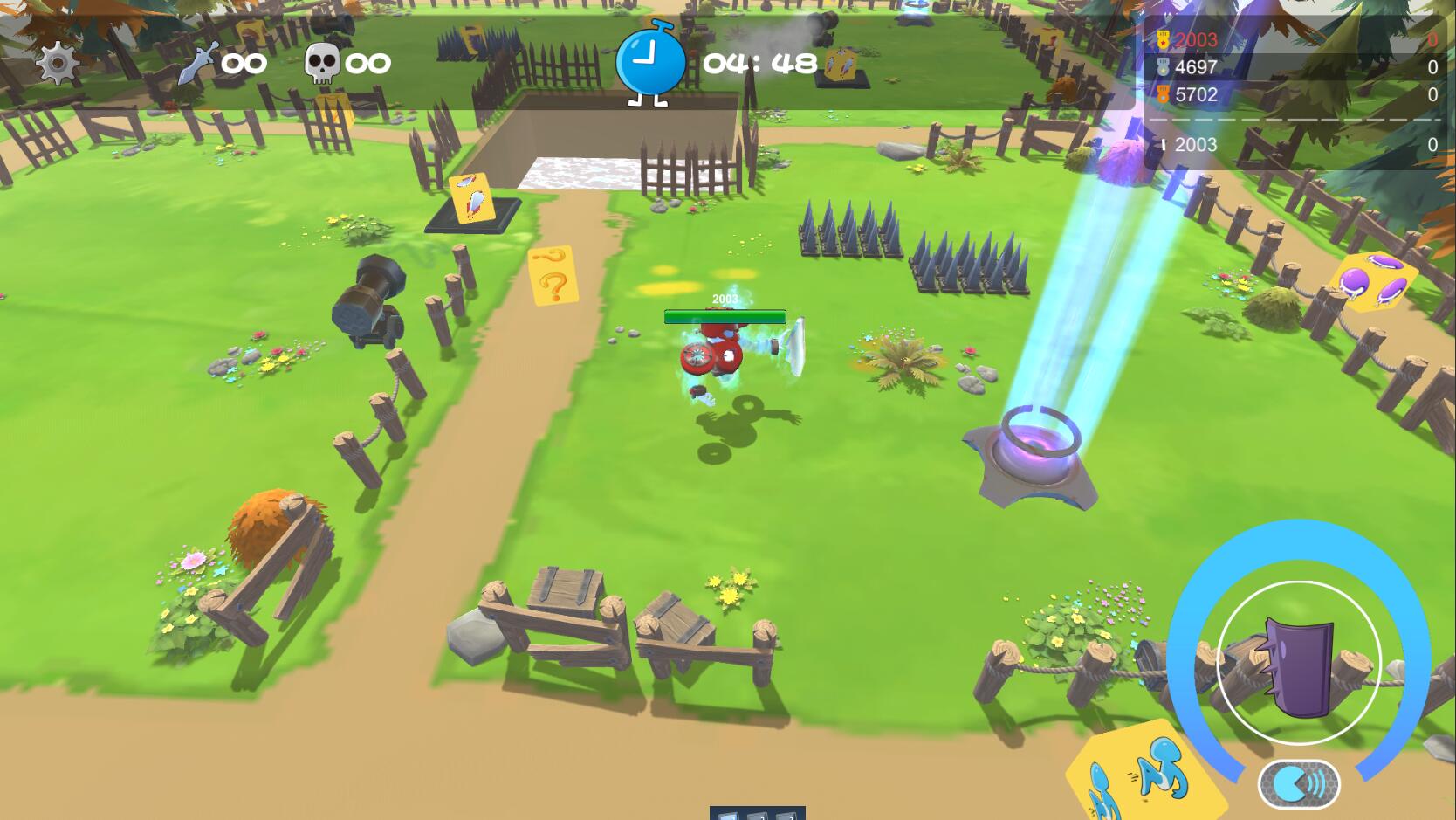Click the bronze medal leaderboard icon
The image size is (1456, 820).
click(1161, 95)
